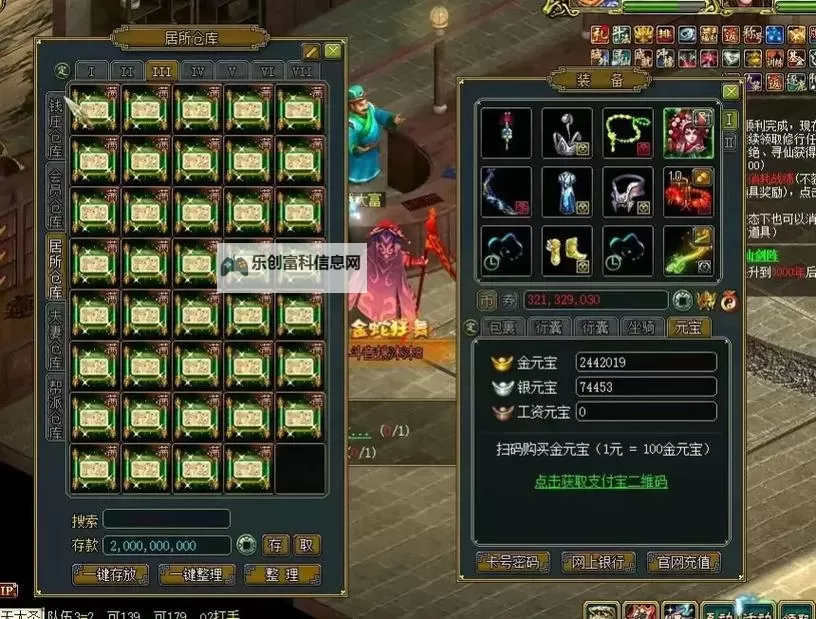Open the 卡号密码 button

(511, 562)
